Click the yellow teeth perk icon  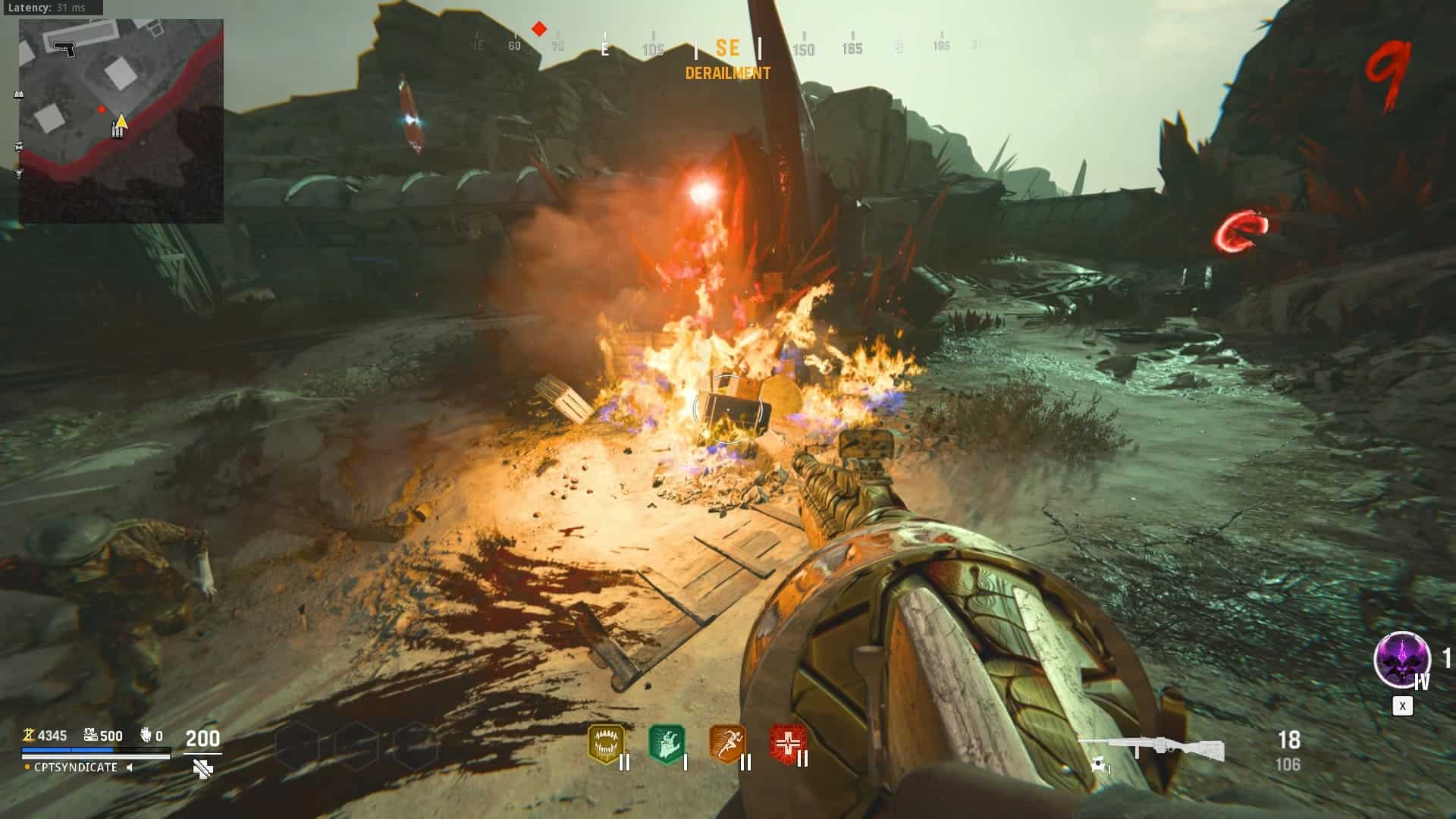click(x=606, y=743)
